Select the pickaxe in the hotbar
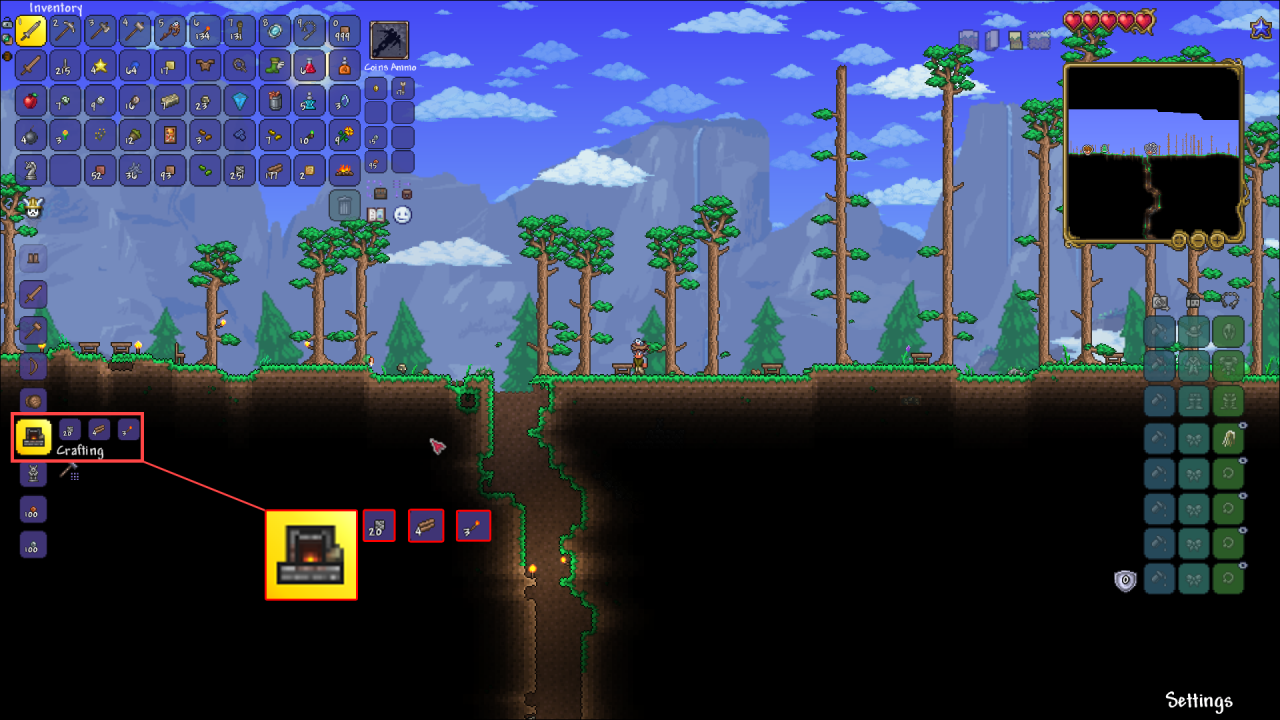This screenshot has height=720, width=1280. 64,30
